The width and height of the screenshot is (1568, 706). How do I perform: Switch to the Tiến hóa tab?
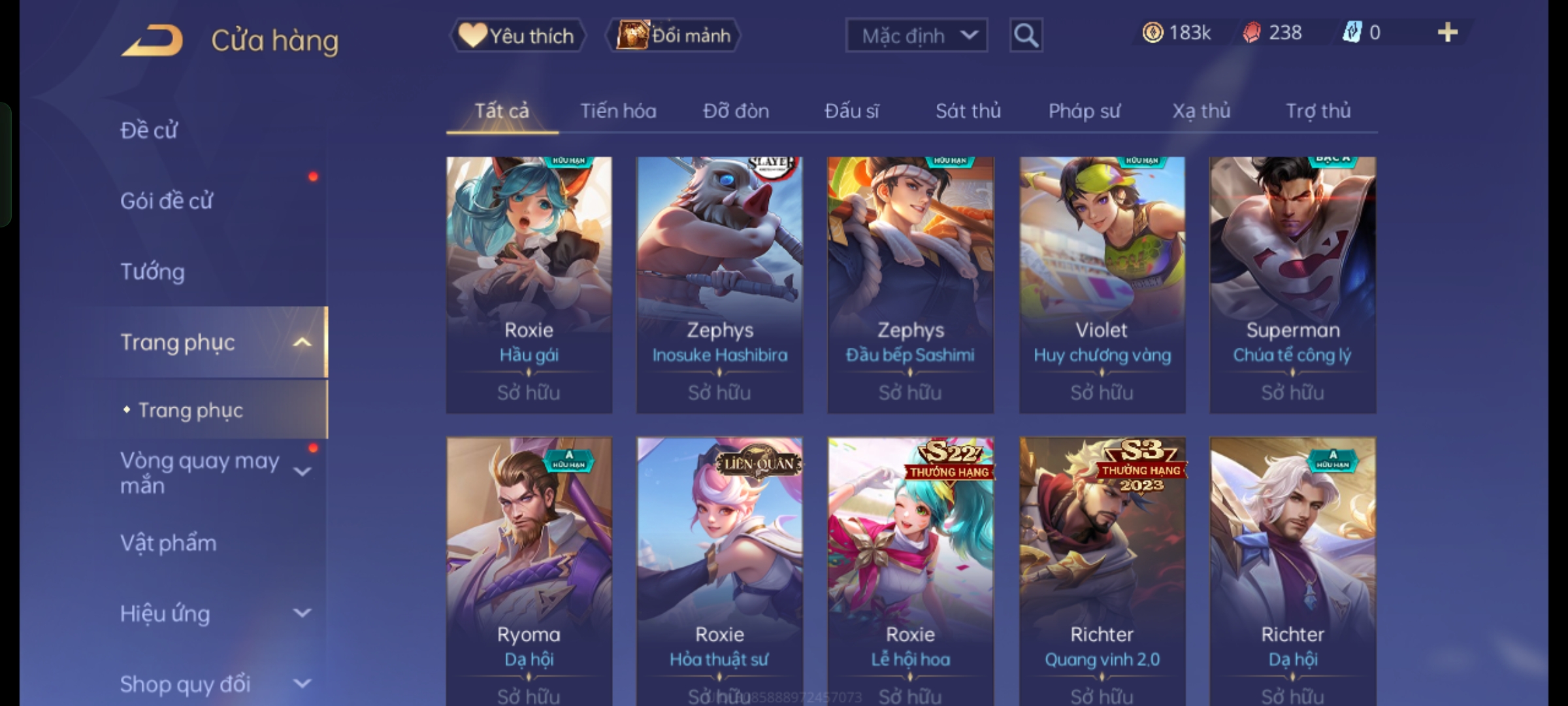coord(618,111)
